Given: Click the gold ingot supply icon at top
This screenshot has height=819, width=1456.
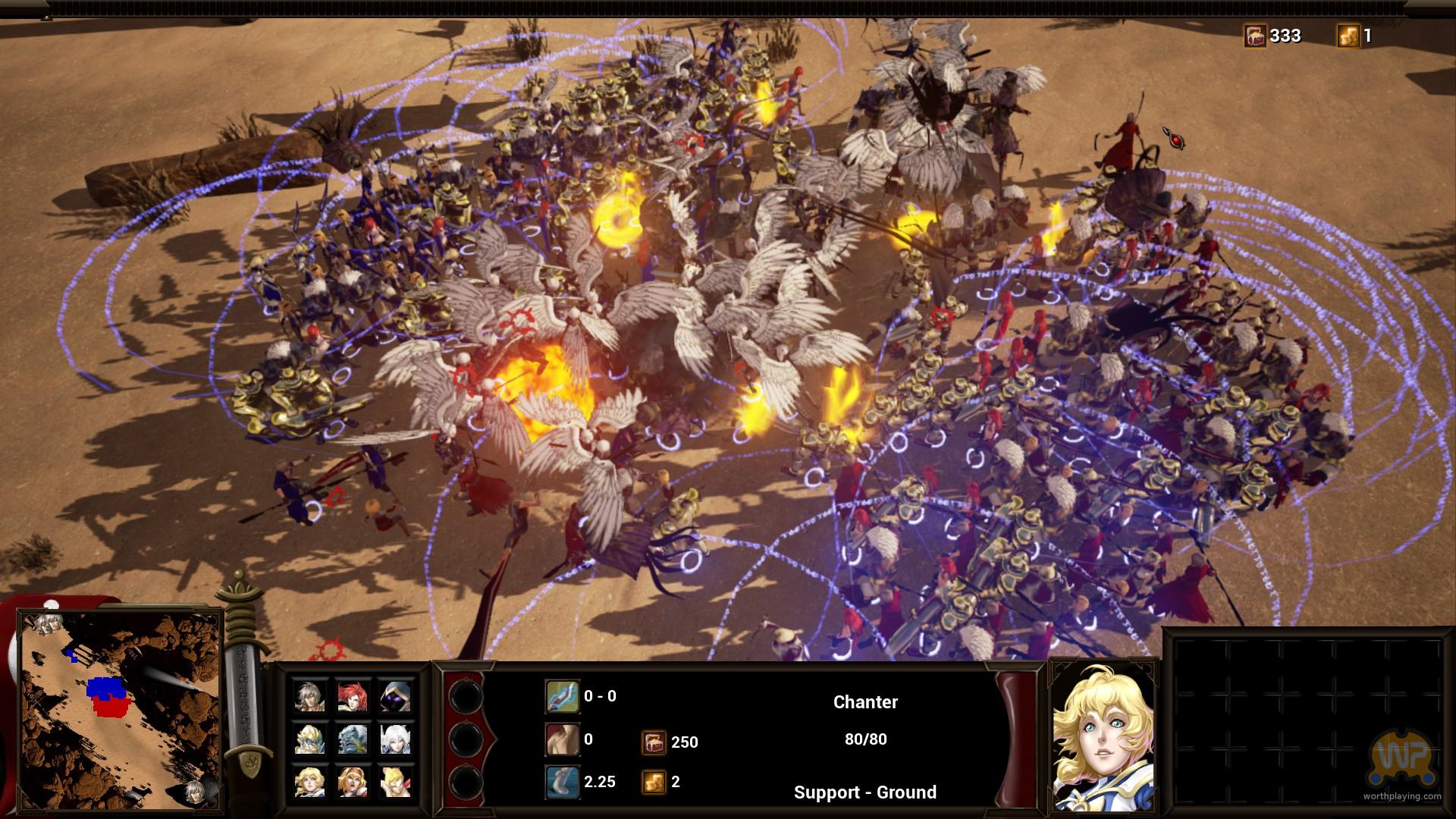Looking at the screenshot, I should (x=1348, y=36).
